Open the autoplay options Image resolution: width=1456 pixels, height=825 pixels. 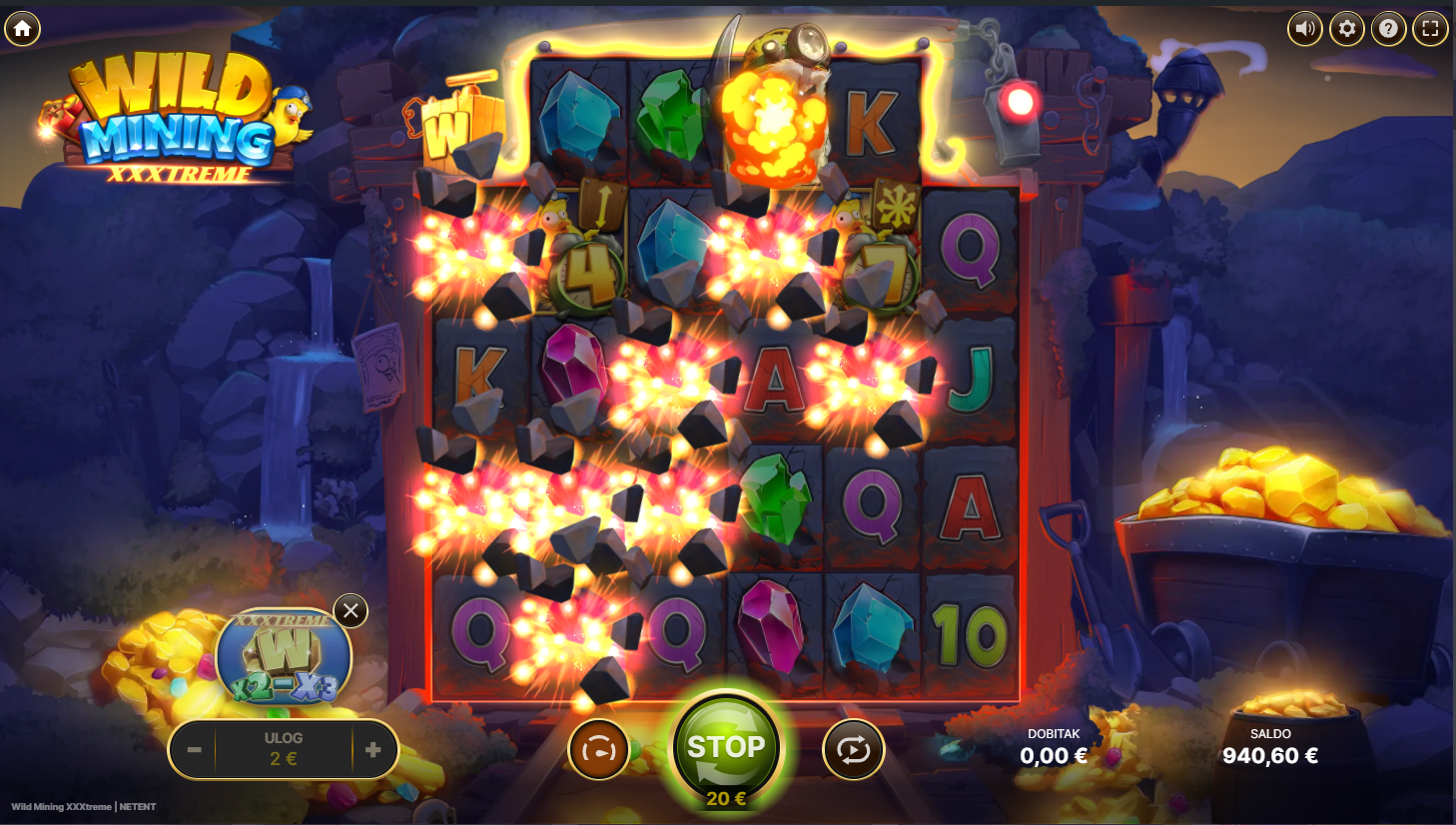point(853,749)
